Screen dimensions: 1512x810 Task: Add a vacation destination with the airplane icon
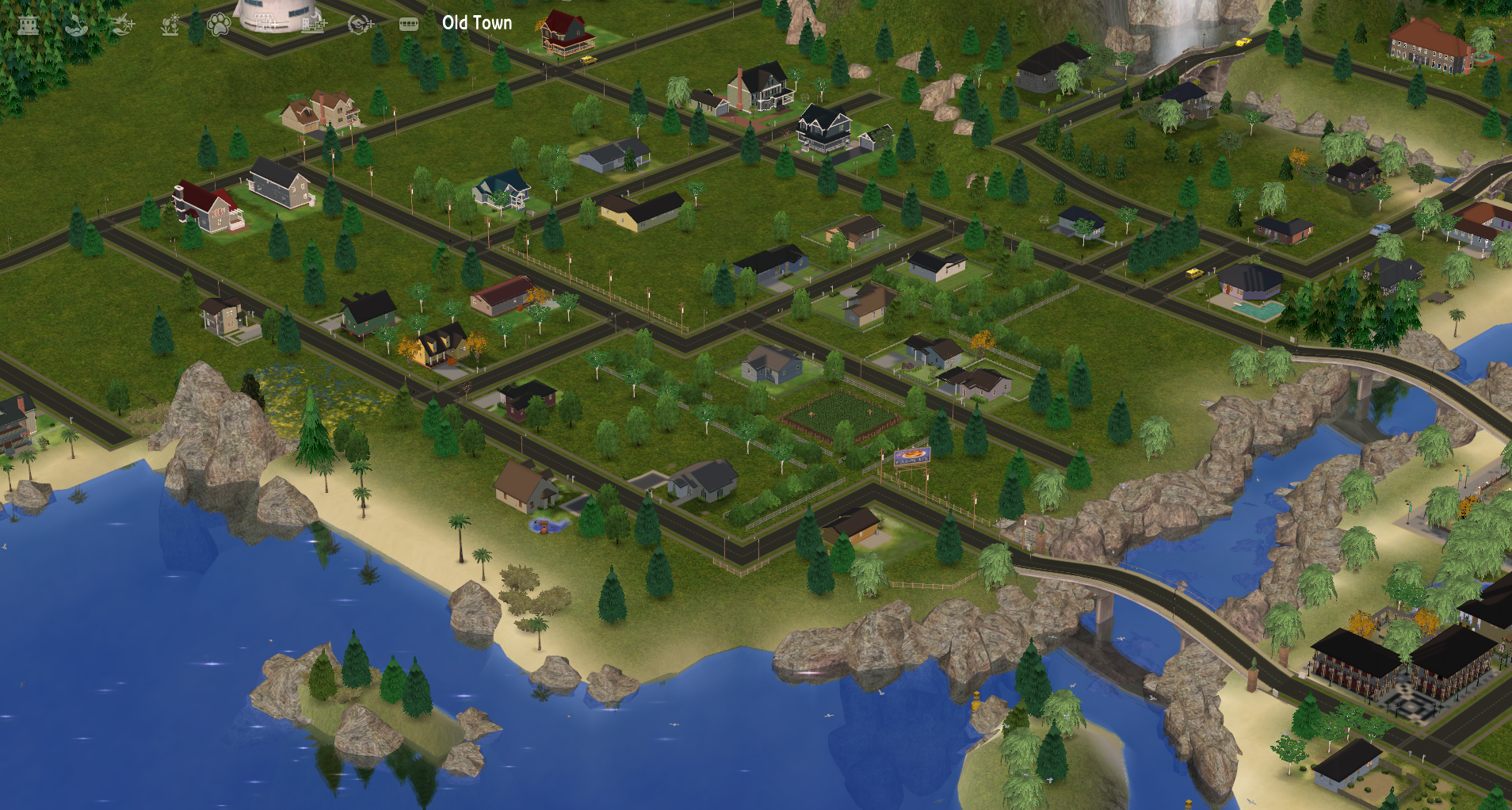pos(123,25)
